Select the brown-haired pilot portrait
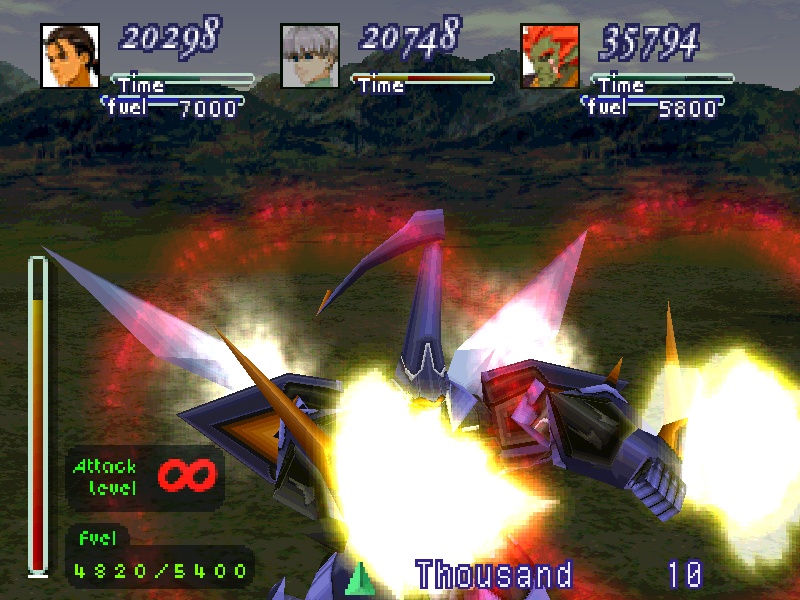 click(70, 55)
